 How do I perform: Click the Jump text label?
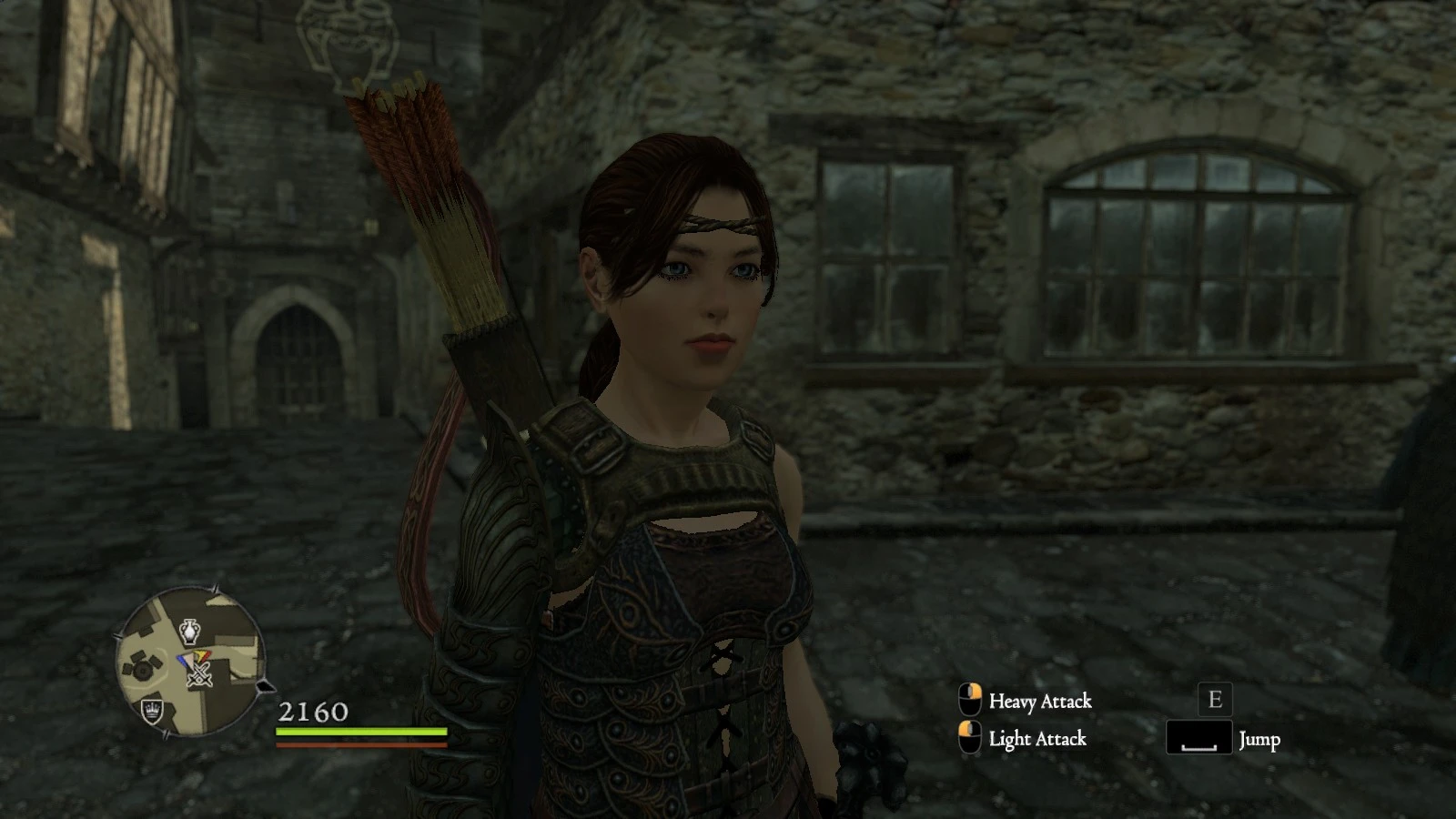click(x=1260, y=741)
